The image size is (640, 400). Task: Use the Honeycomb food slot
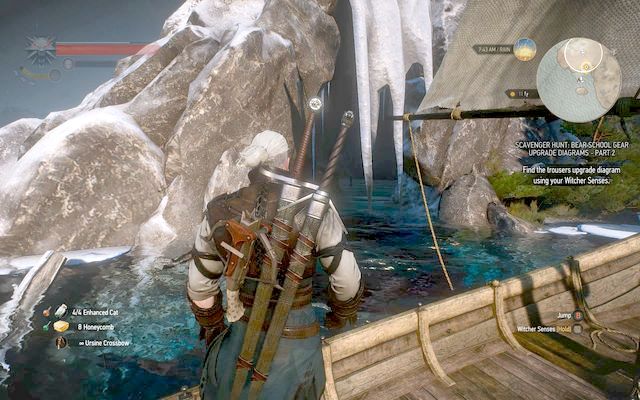click(x=61, y=326)
